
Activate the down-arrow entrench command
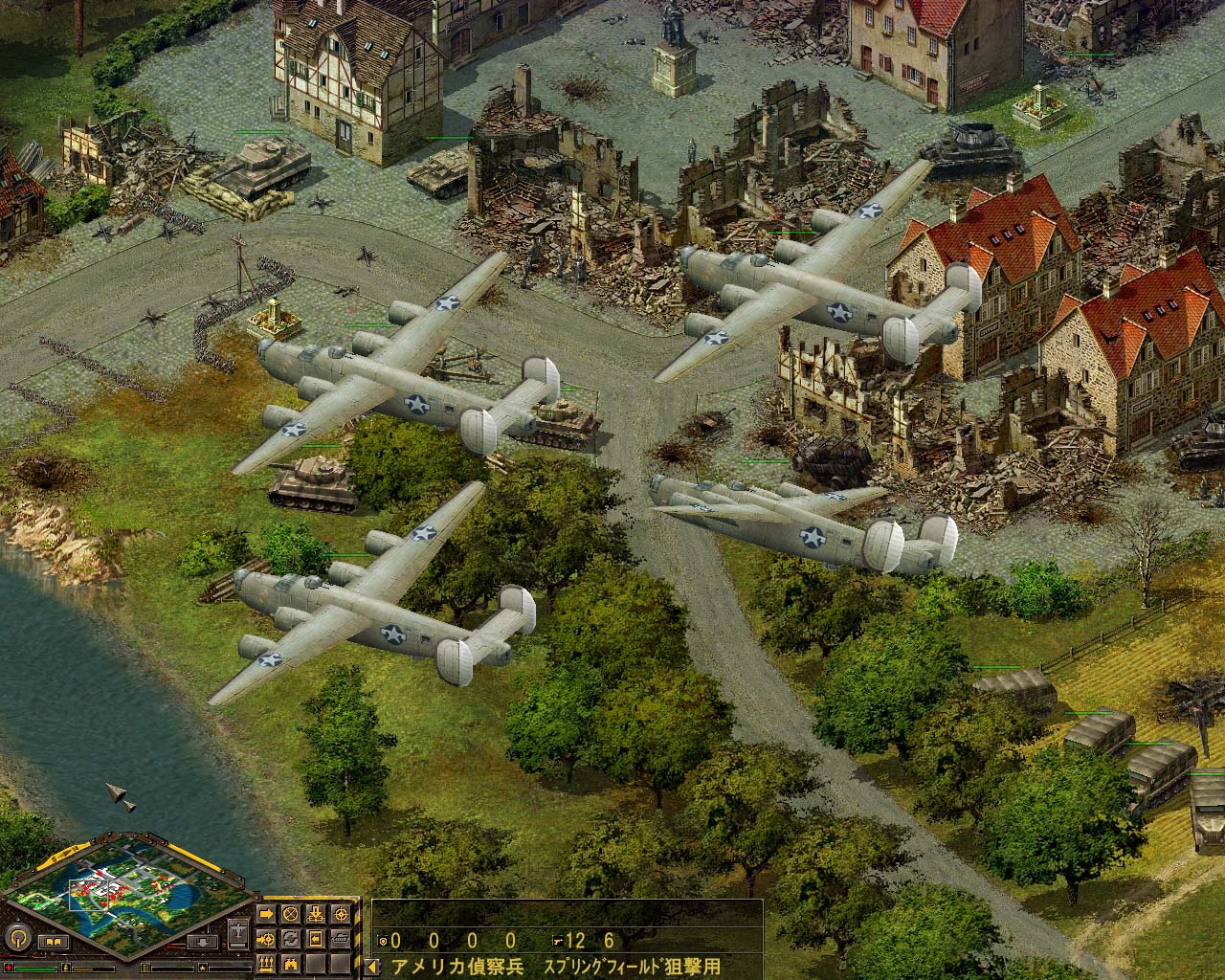[314, 913]
